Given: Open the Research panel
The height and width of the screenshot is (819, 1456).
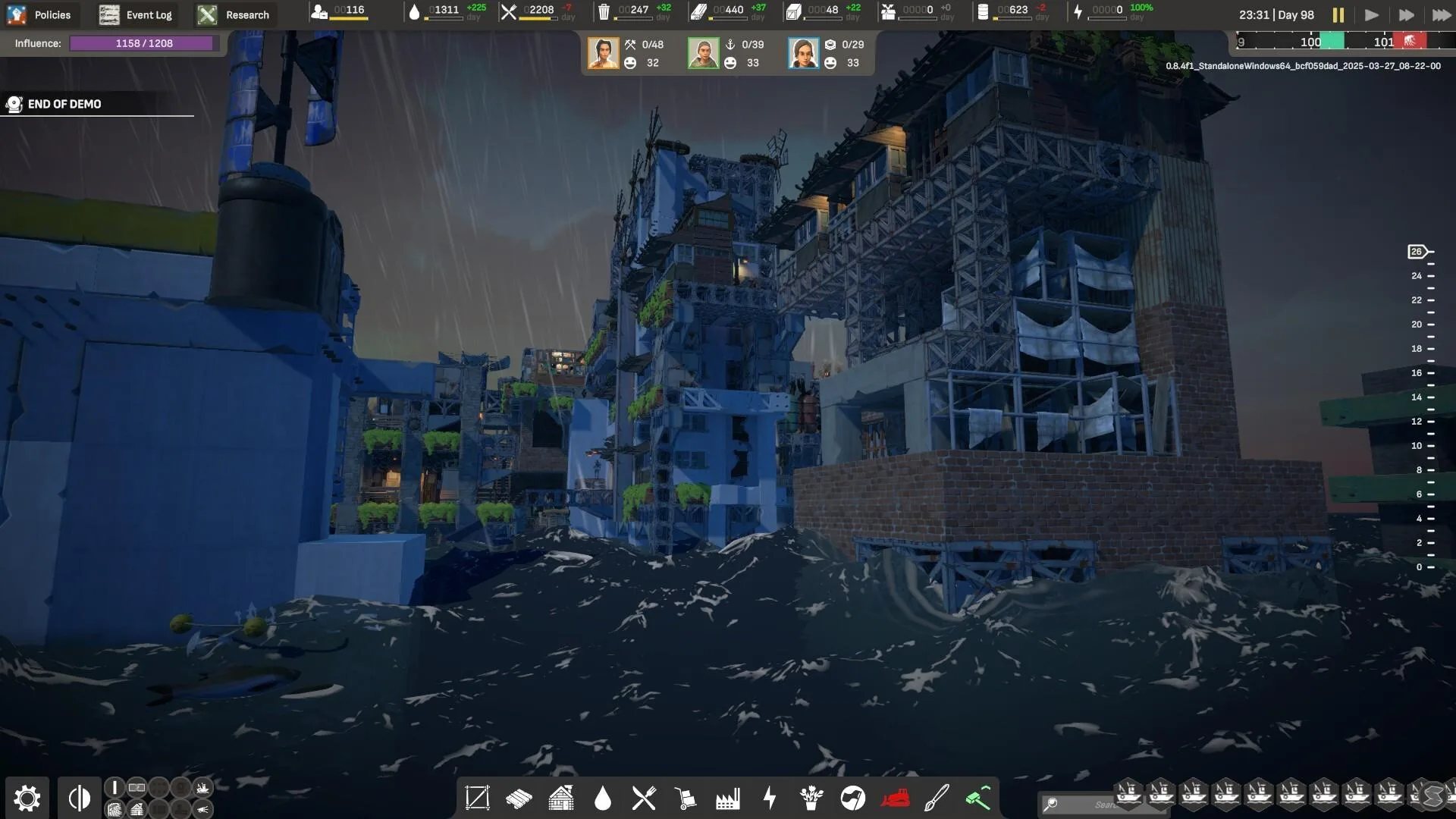Looking at the screenshot, I should [234, 14].
